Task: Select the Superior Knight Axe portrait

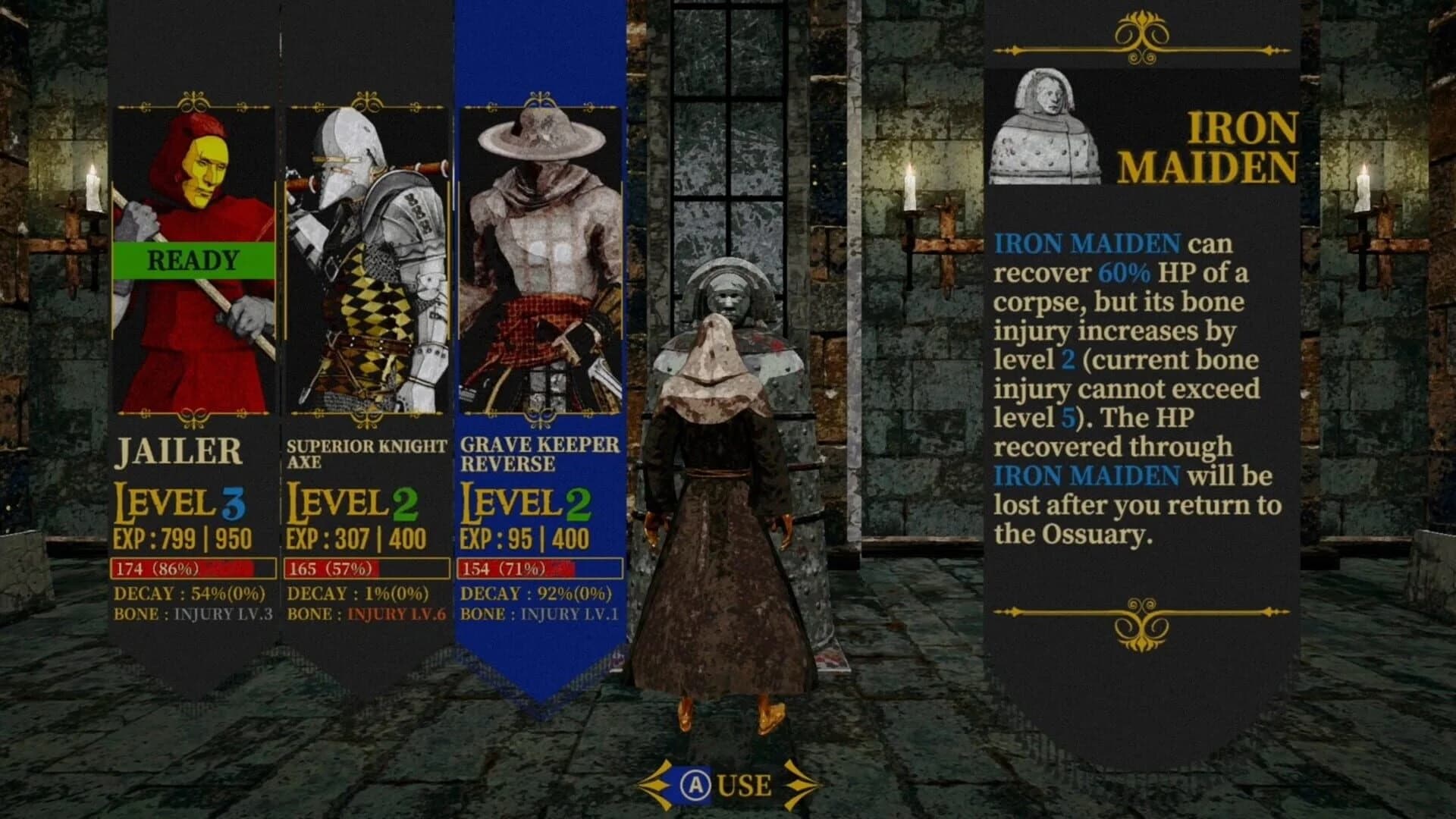Action: (x=366, y=258)
